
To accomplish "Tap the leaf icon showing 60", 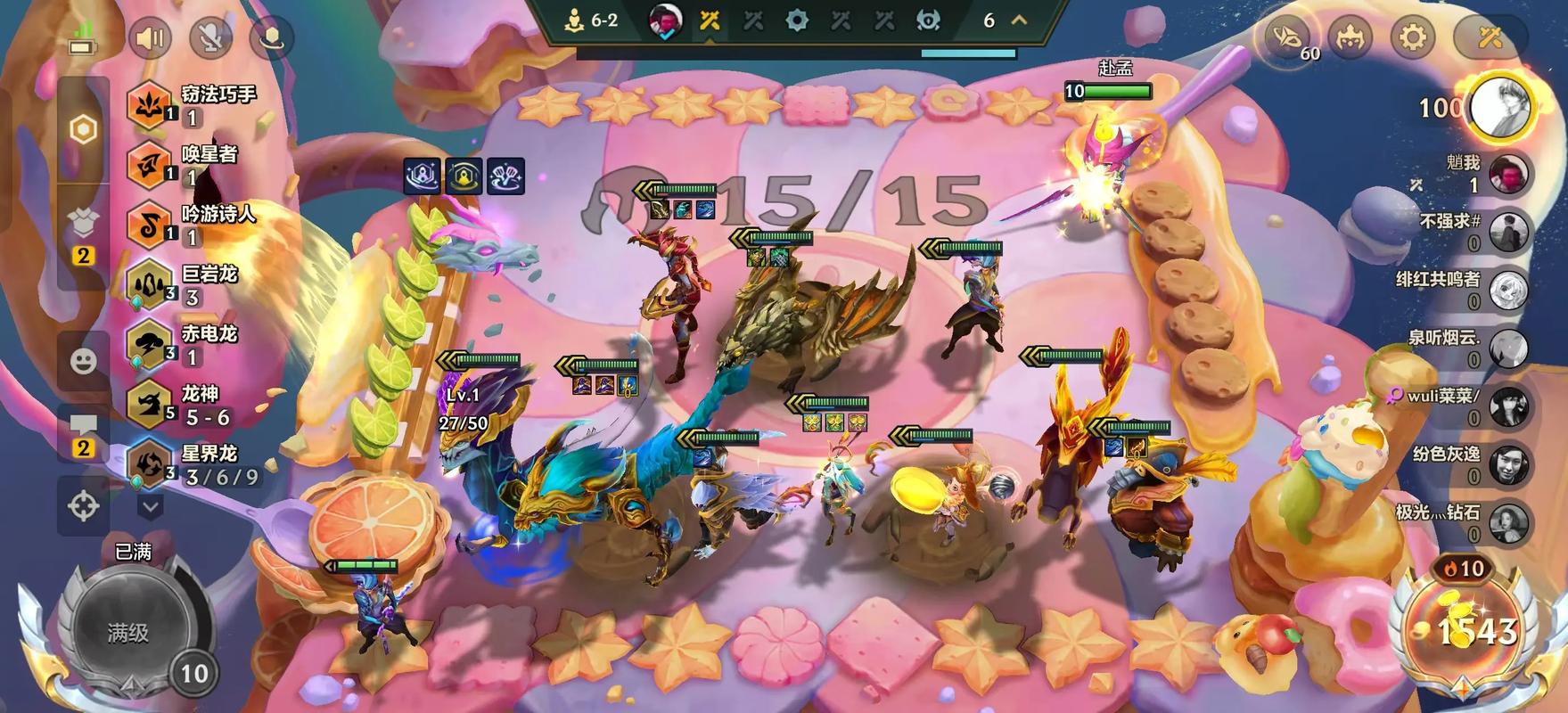I will pos(1288,37).
